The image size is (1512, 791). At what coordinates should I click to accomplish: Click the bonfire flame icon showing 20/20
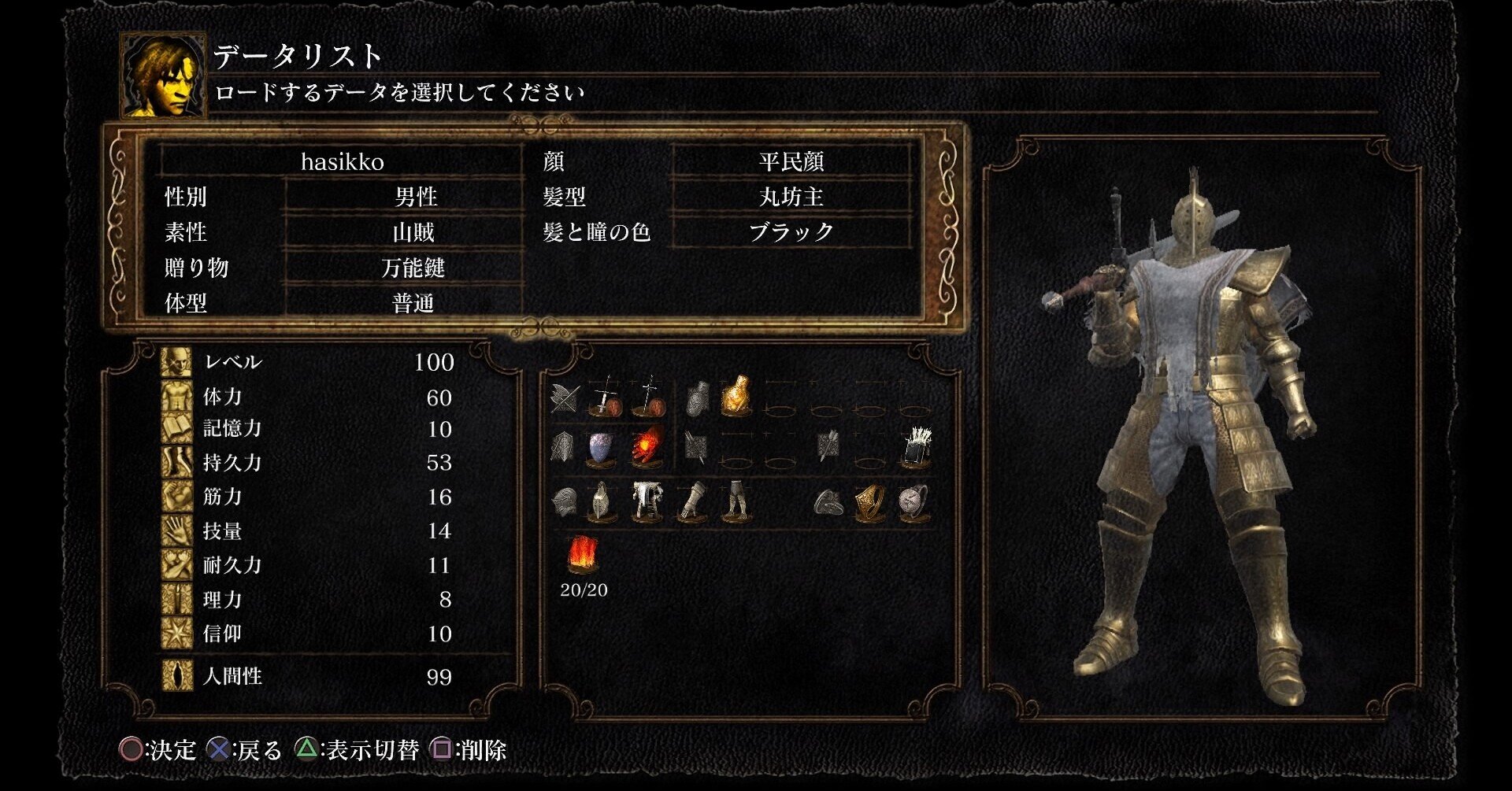tap(584, 555)
